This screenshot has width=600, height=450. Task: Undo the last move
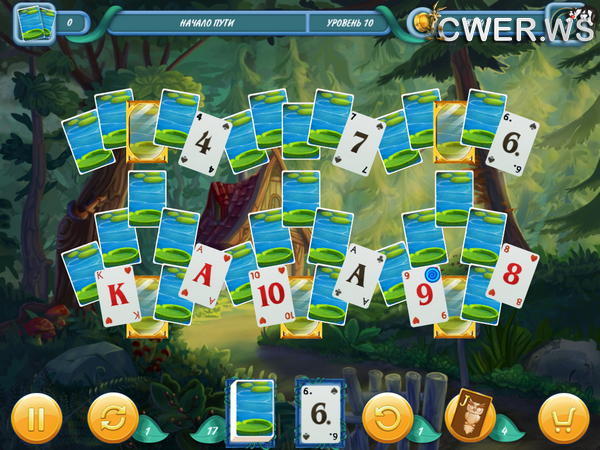388,416
